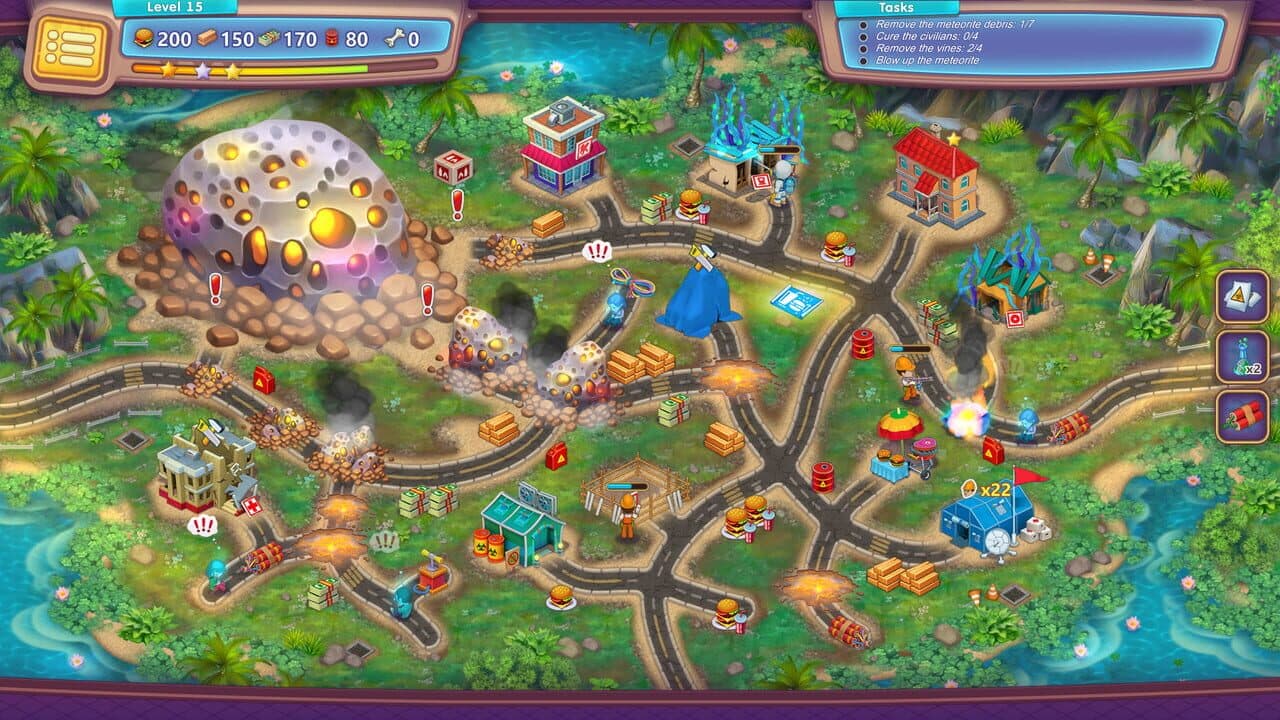Expand the Tasks panel header

[x=895, y=9]
